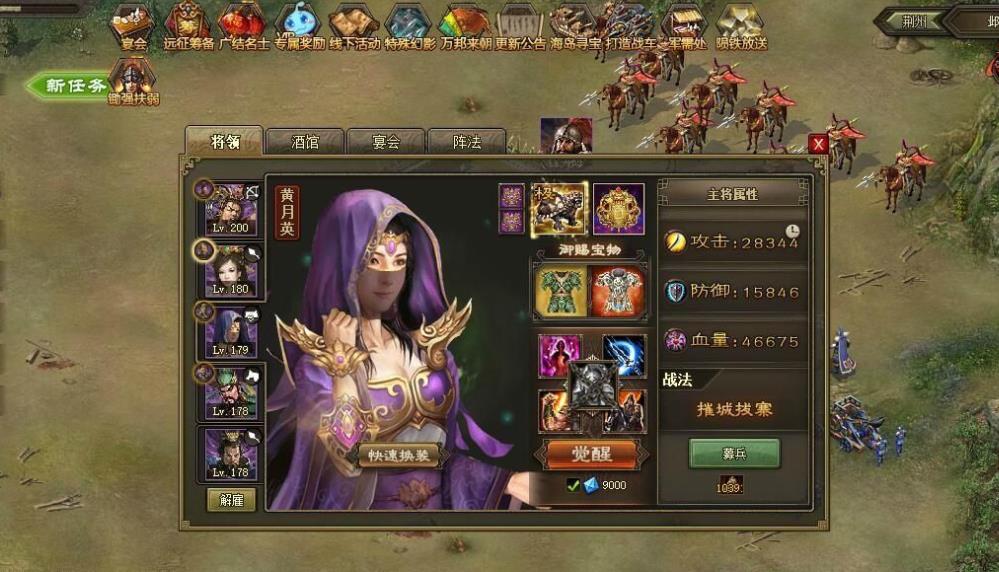Image resolution: width=999 pixels, height=572 pixels.
Task: Choose the white armor on red treasure slot
Action: [x=617, y=291]
